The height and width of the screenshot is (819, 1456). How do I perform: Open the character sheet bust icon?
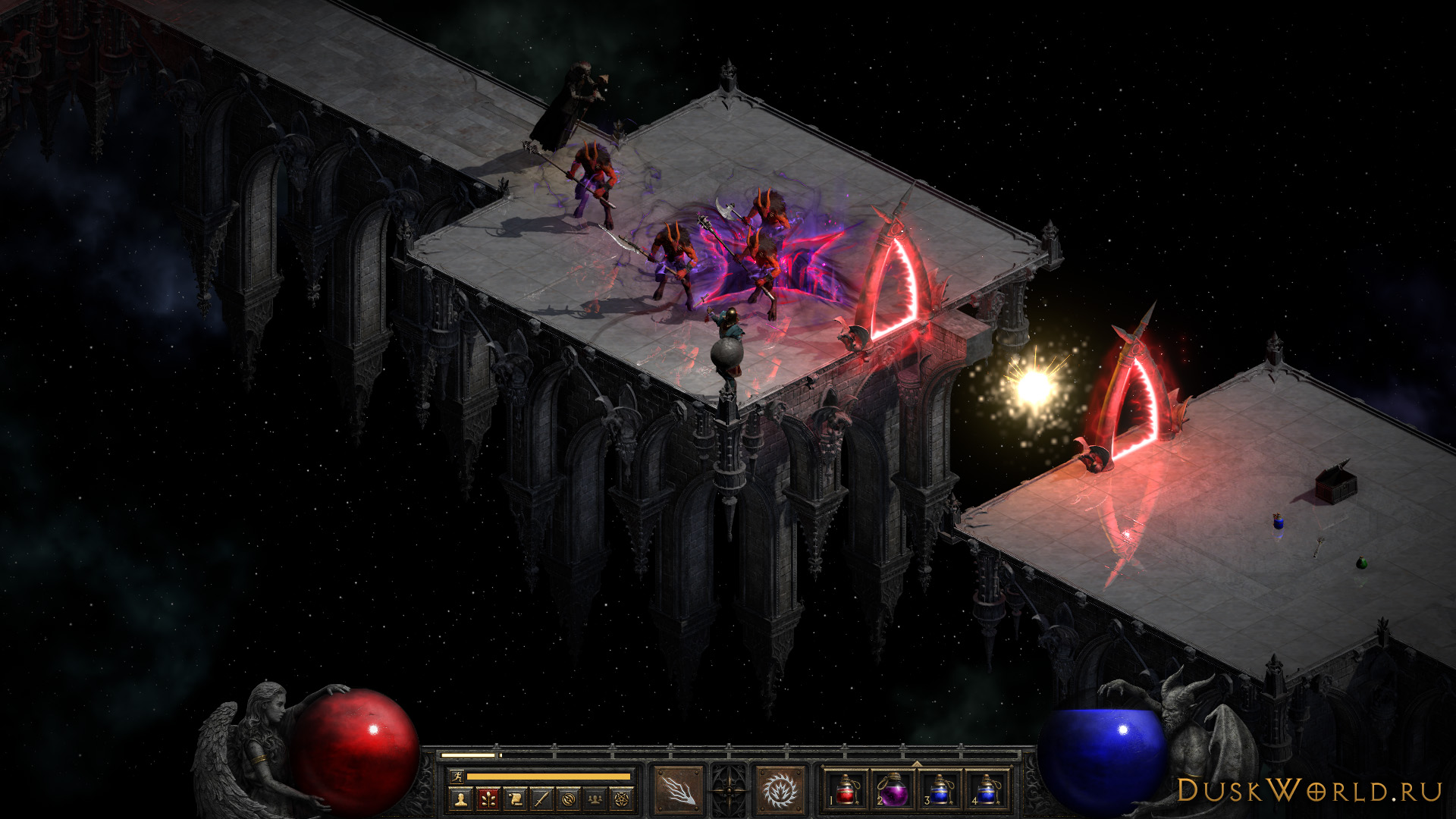coord(460,798)
